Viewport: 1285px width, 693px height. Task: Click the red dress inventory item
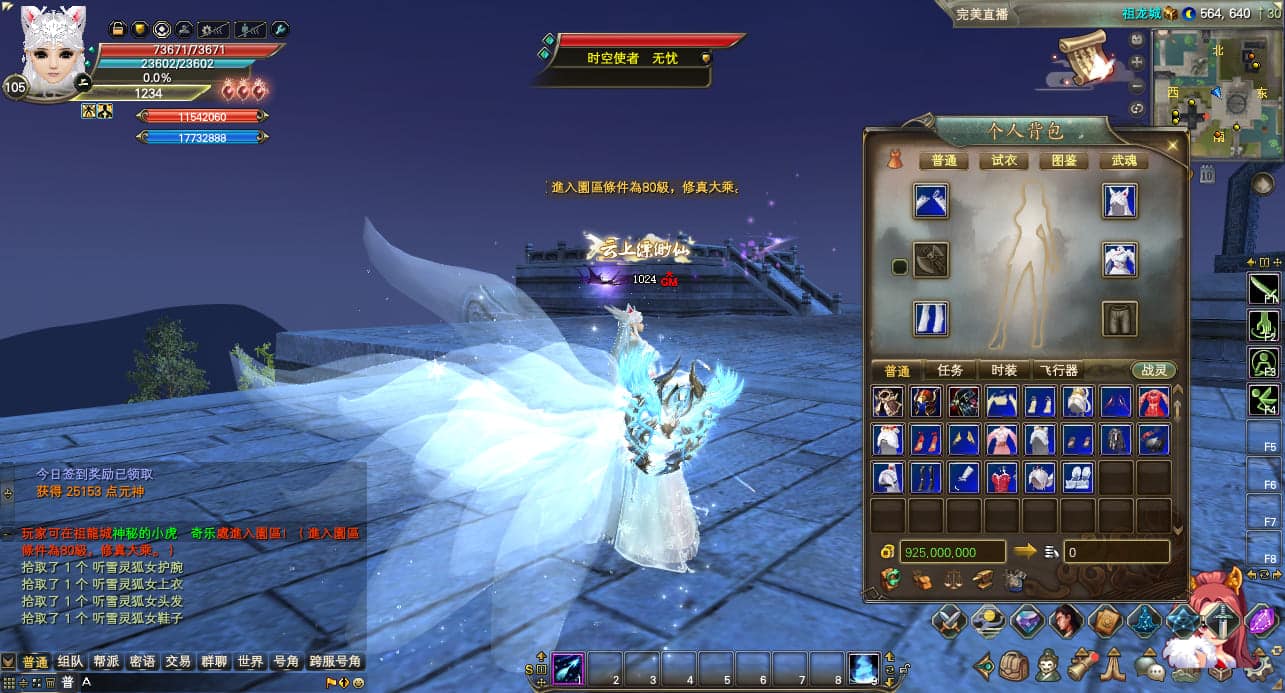(1154, 402)
